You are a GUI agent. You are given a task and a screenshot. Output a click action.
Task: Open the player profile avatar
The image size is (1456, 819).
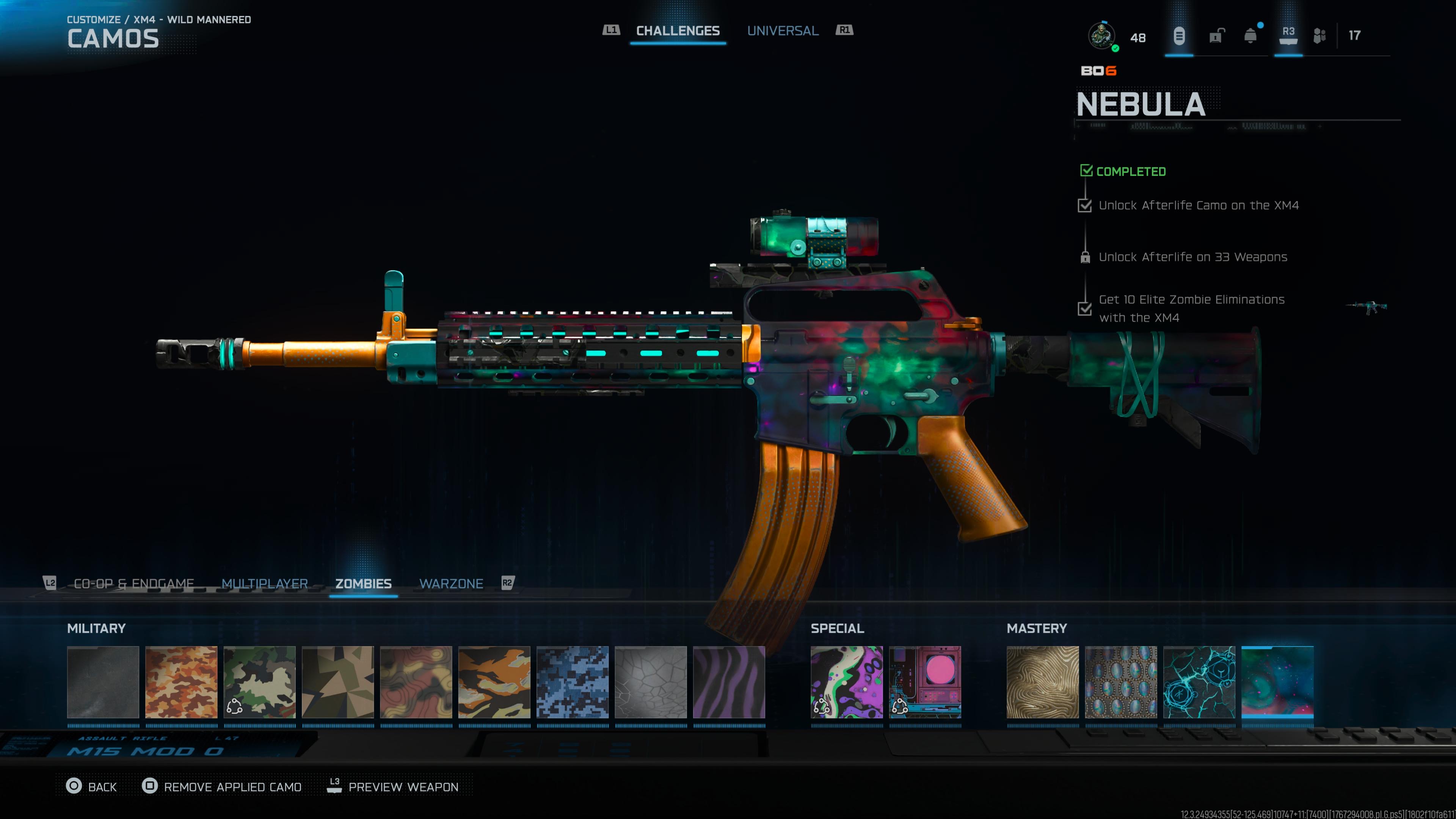[1101, 36]
